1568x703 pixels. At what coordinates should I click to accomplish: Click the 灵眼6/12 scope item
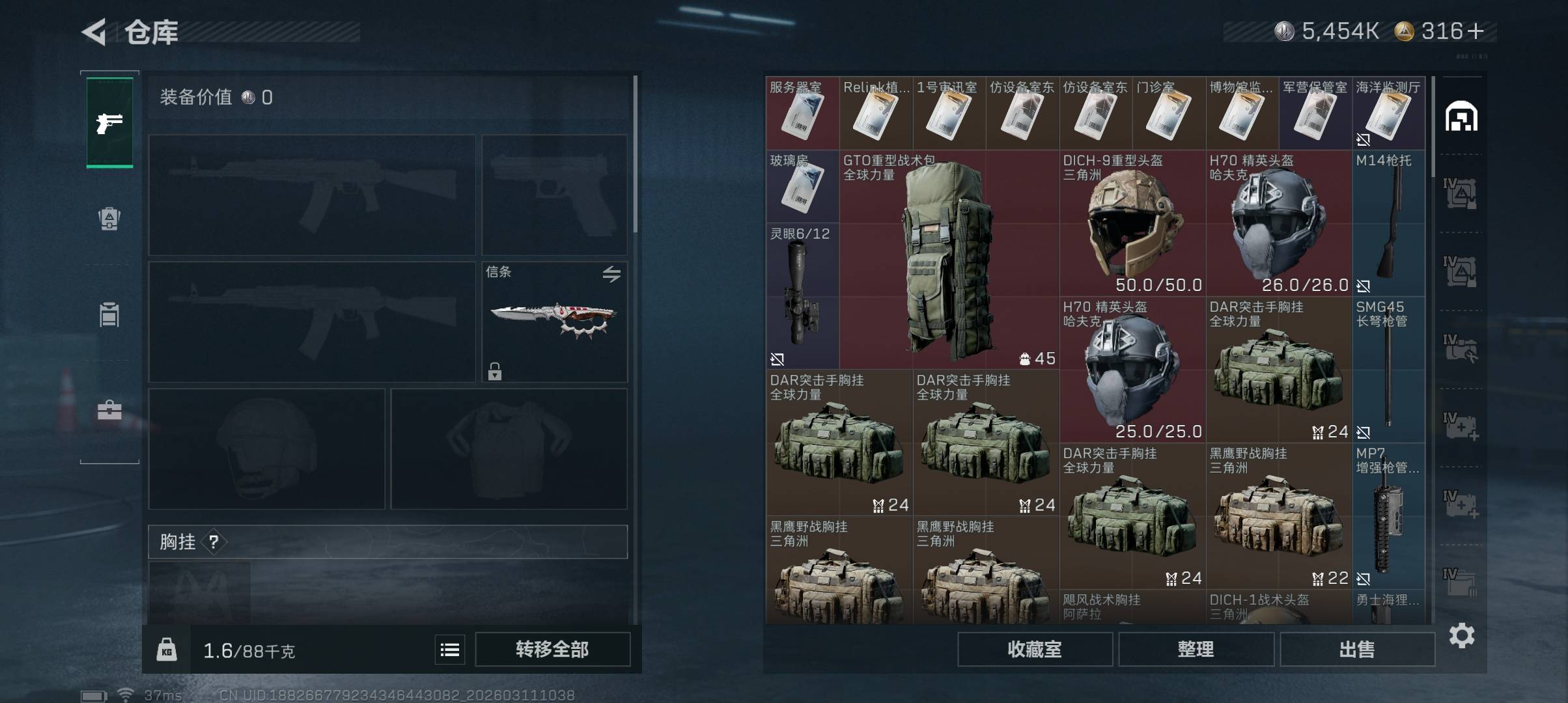pos(802,296)
